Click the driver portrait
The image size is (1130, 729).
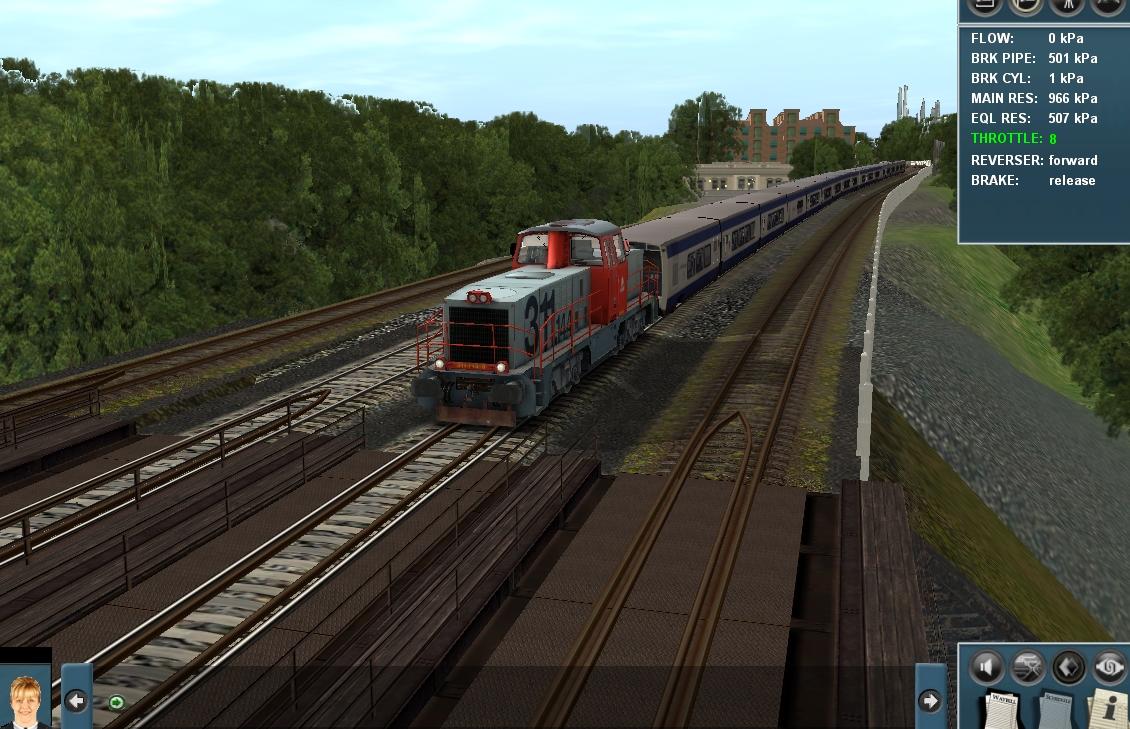tap(25, 701)
